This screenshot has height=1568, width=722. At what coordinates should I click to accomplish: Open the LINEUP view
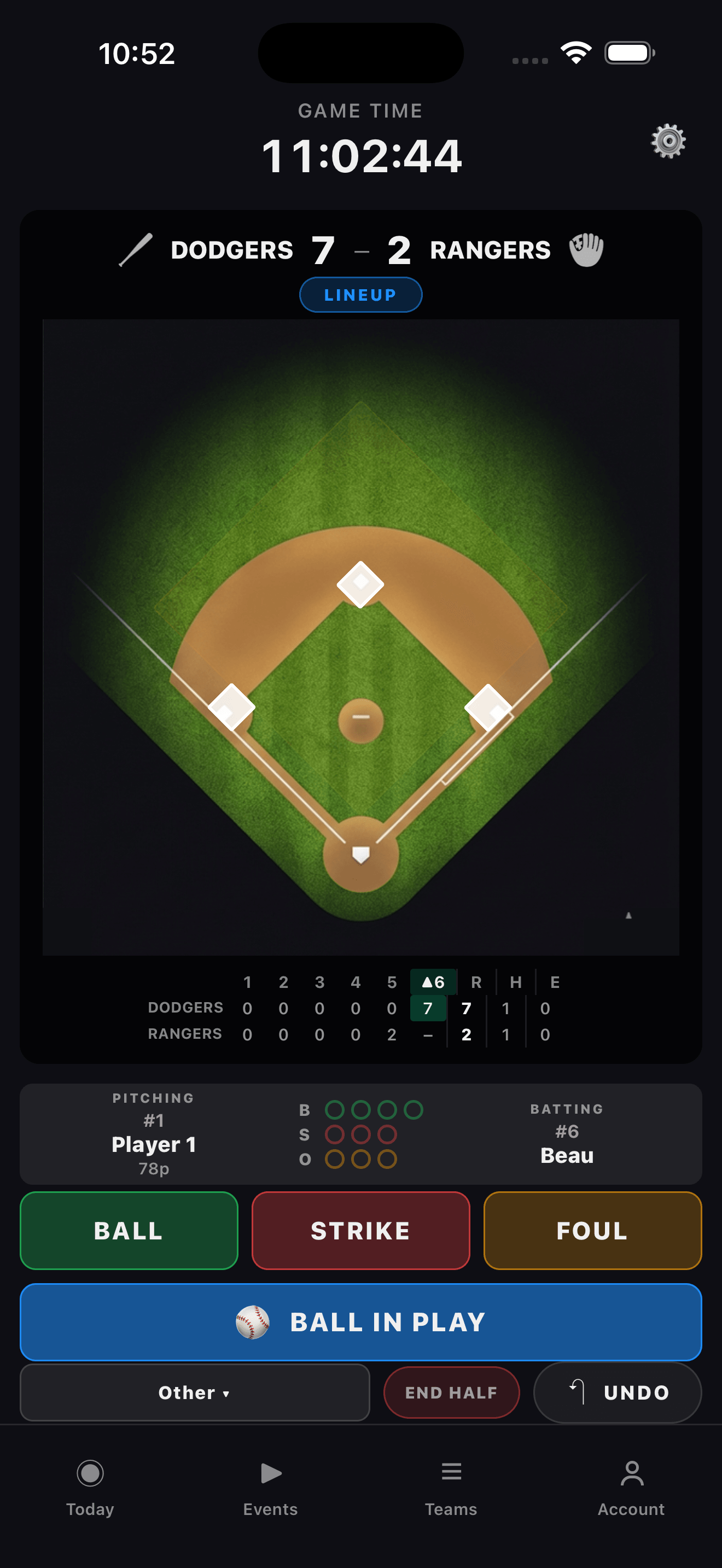360,294
